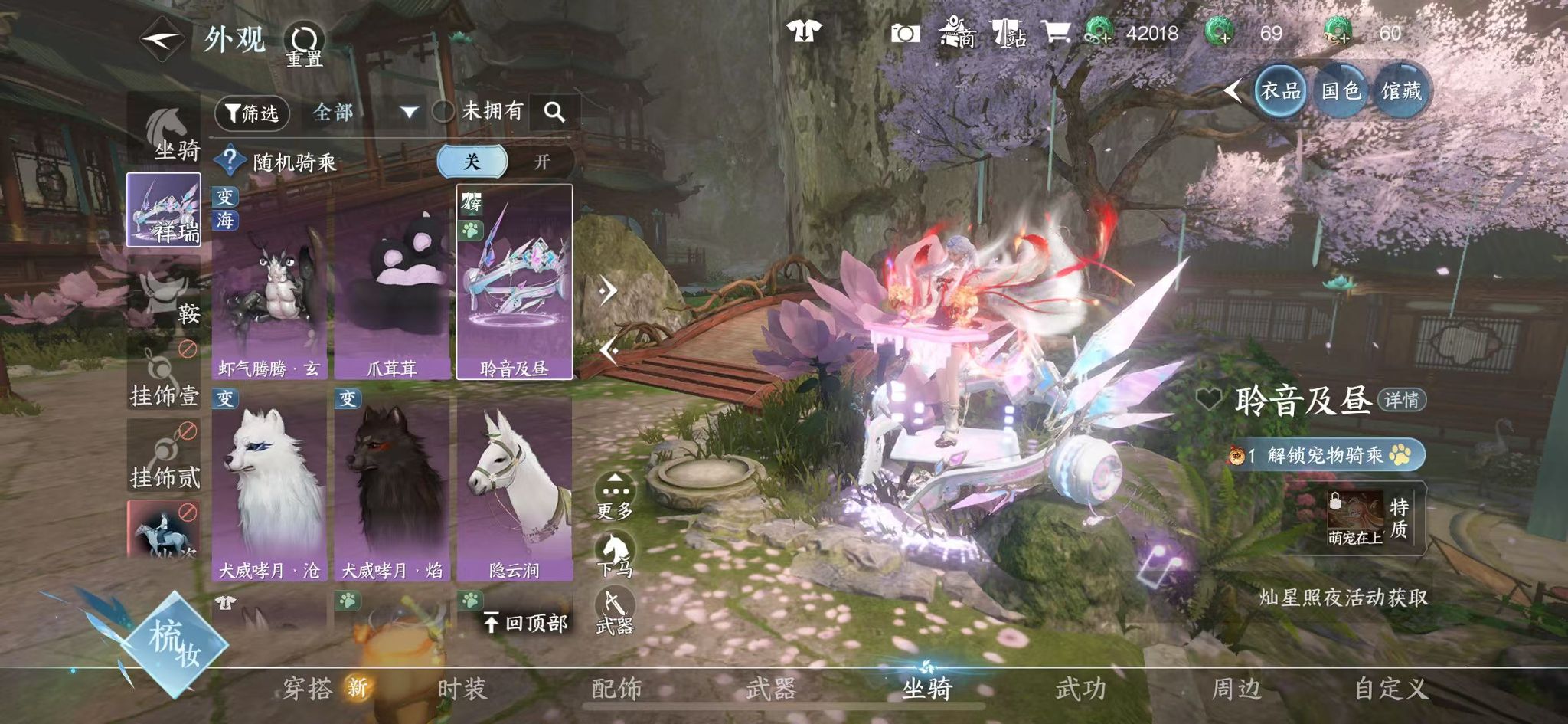Open the 武功 bottom tab
The height and width of the screenshot is (724, 1568).
point(1080,689)
